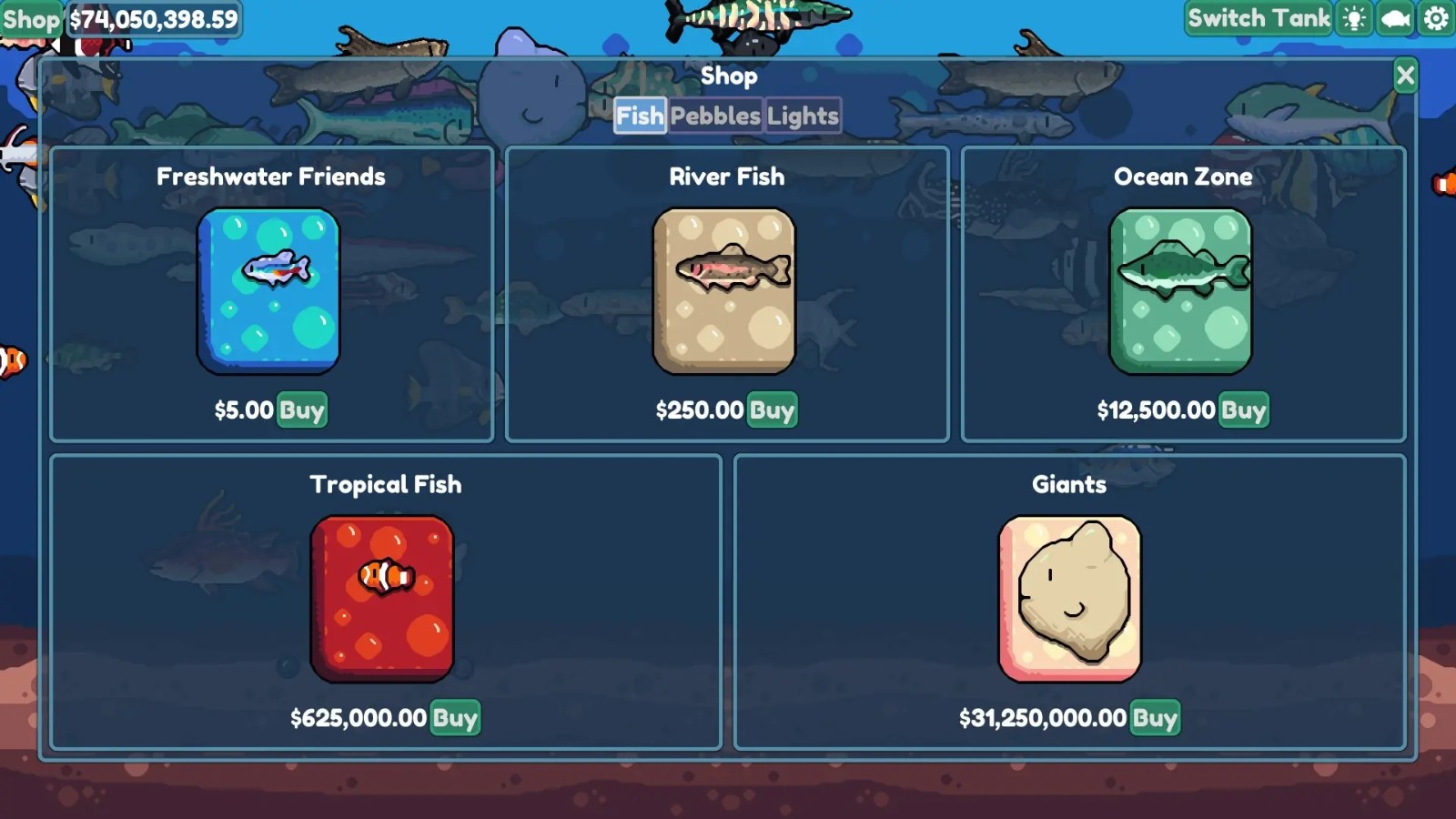Select the Giants sunfish card
The image size is (1456, 819).
1068,596
